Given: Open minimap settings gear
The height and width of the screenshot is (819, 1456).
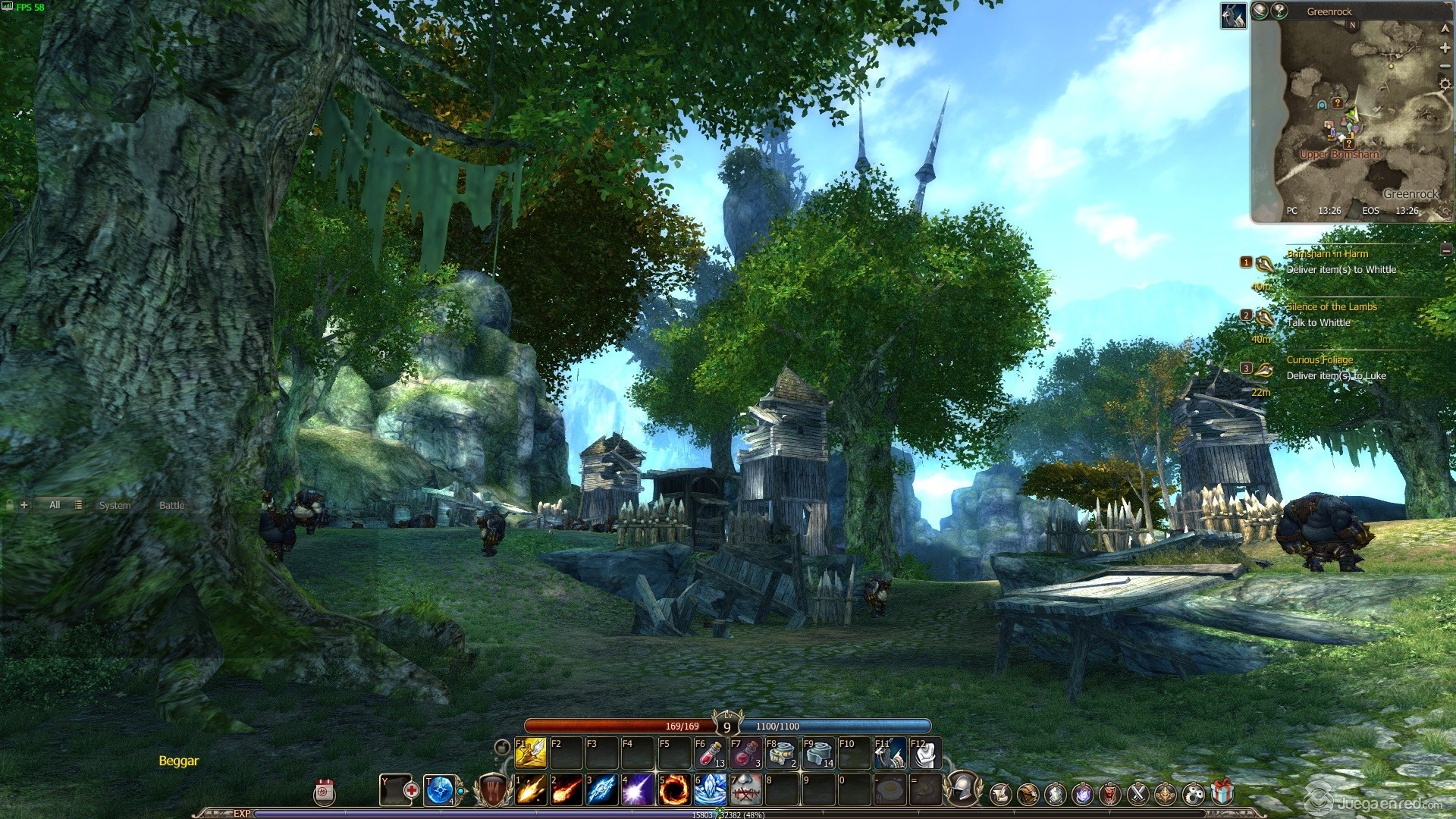Looking at the screenshot, I should tap(1445, 84).
